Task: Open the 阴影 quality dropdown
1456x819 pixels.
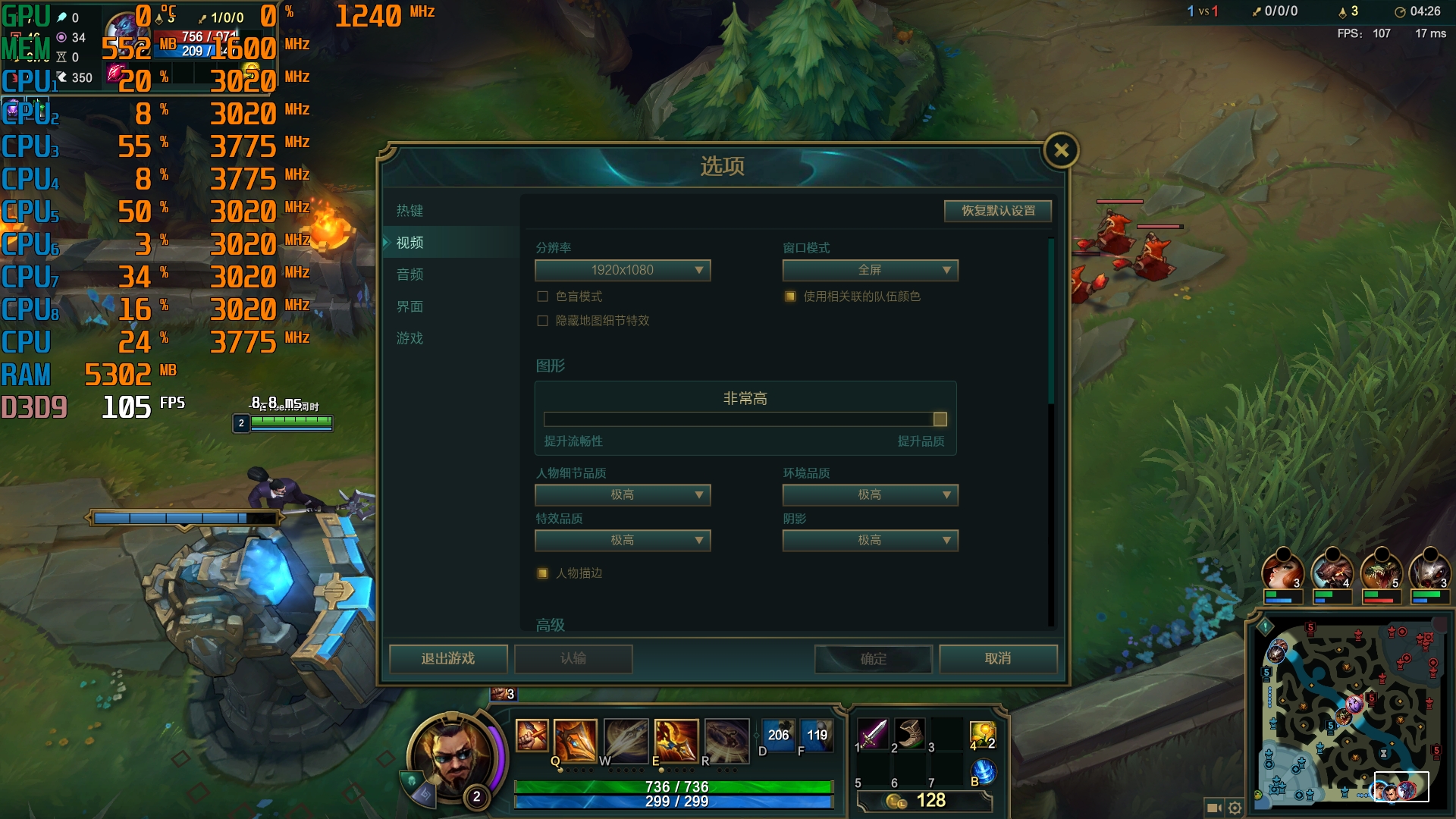Action: 869,540
